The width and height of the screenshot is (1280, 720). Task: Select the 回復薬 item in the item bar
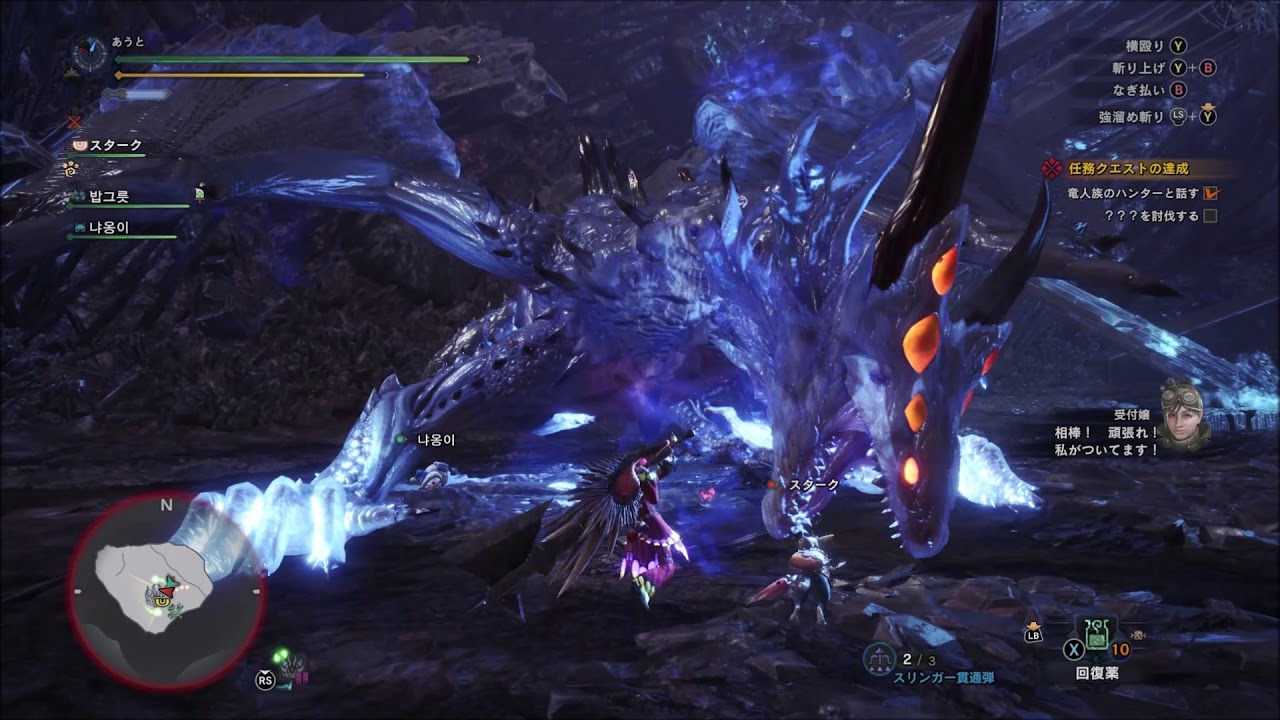pyautogui.click(x=1096, y=647)
